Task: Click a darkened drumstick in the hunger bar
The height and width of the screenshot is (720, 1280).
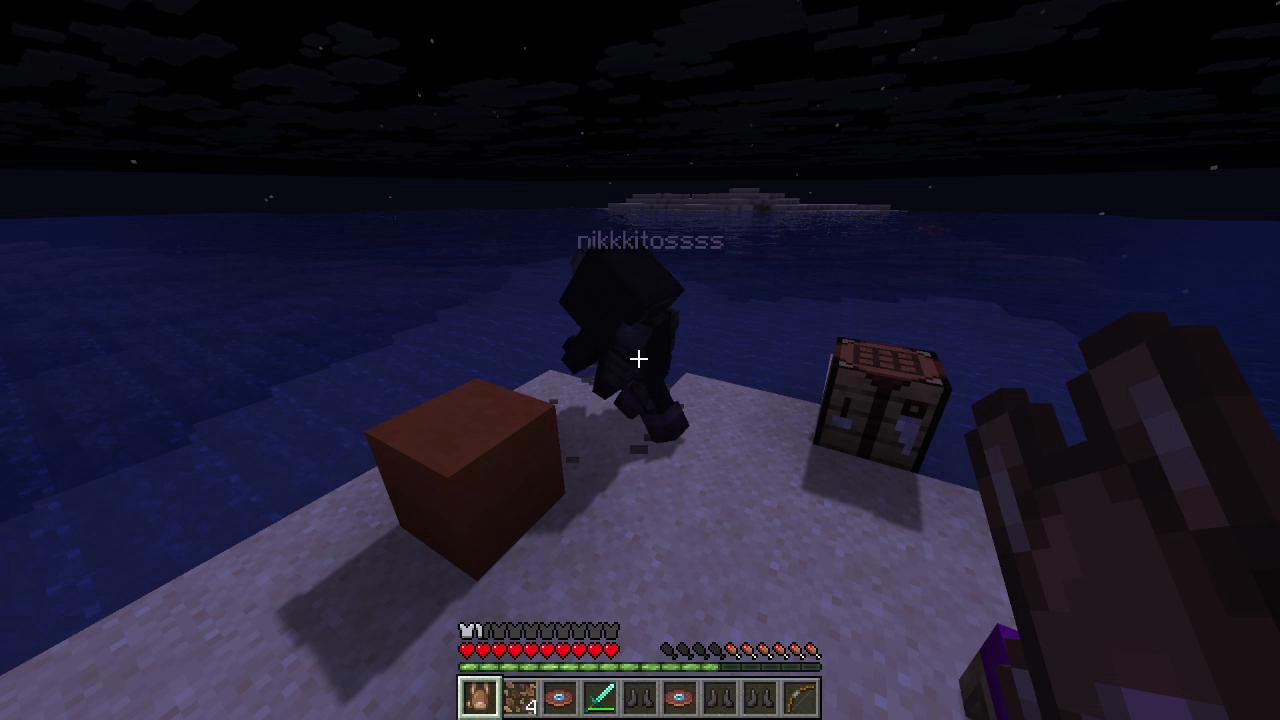Action: [666, 648]
